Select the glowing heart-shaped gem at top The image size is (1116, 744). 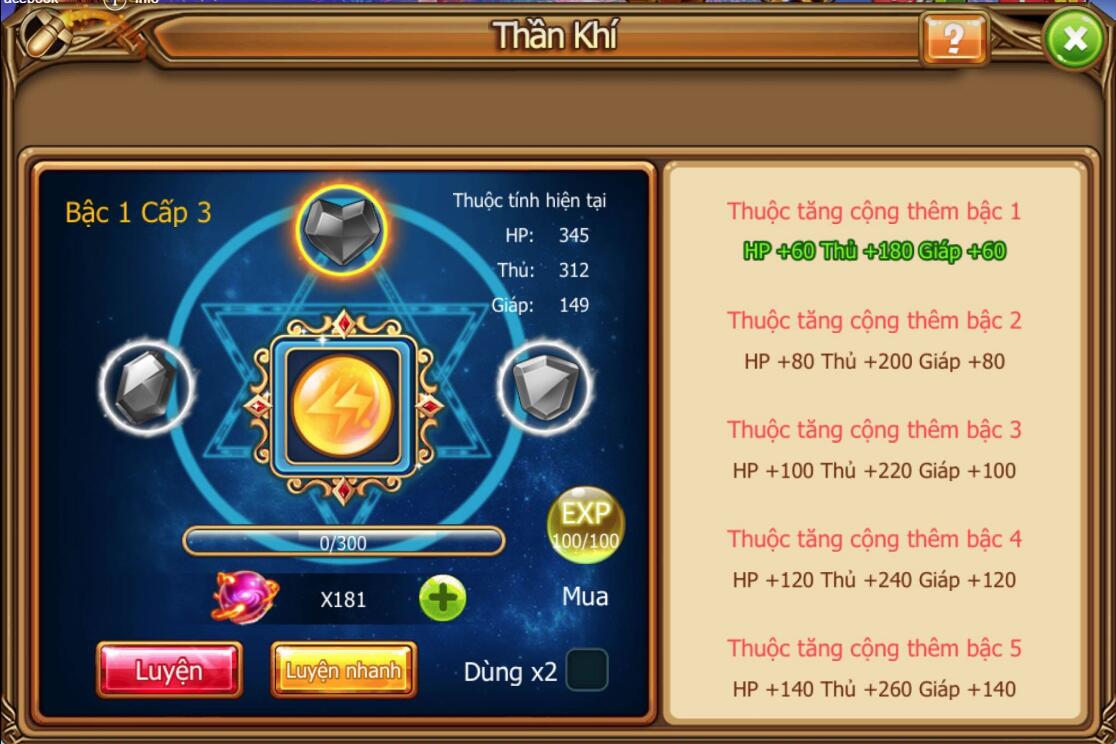tap(342, 231)
